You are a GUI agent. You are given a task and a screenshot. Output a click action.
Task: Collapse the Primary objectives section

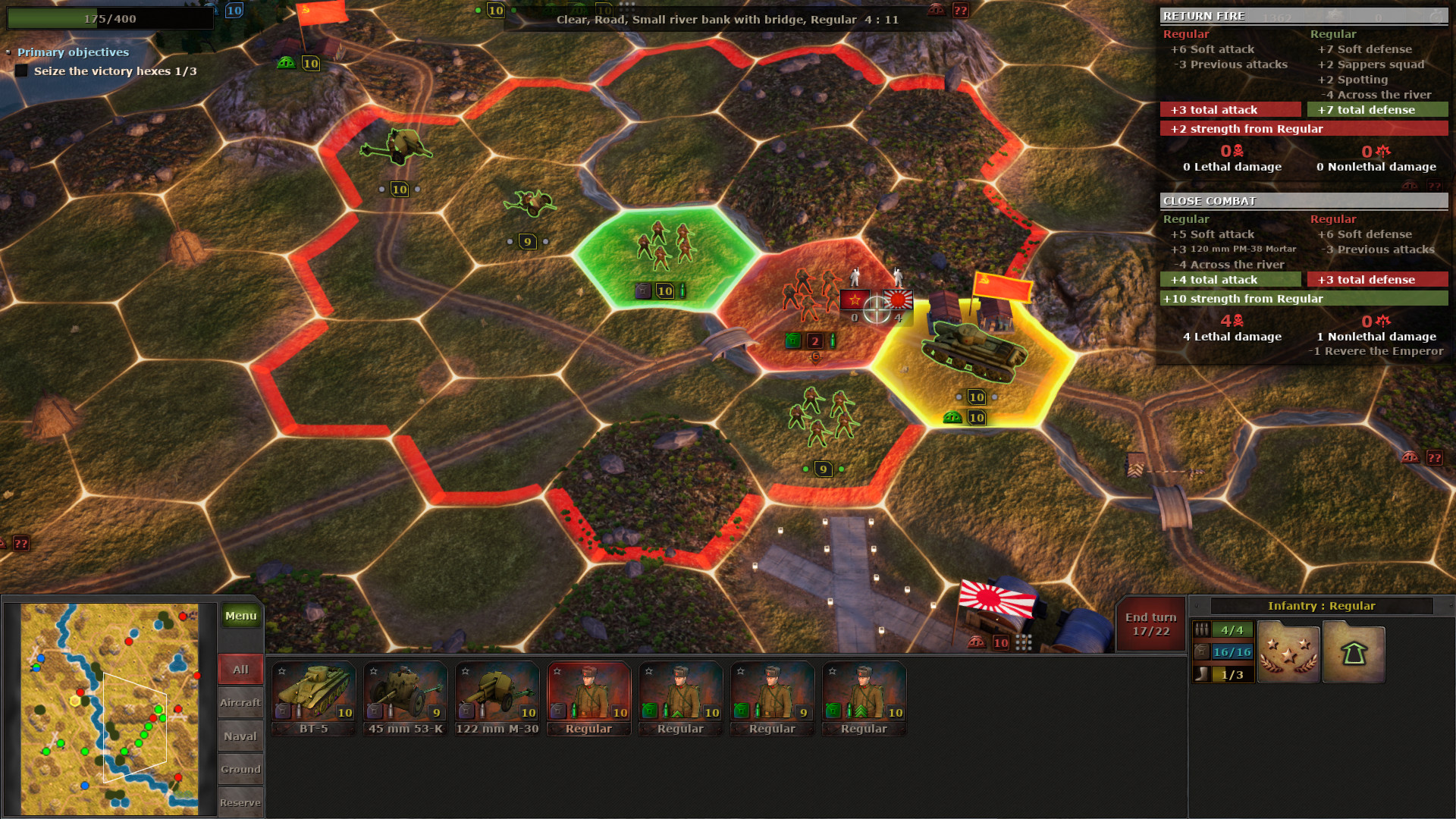coord(10,52)
